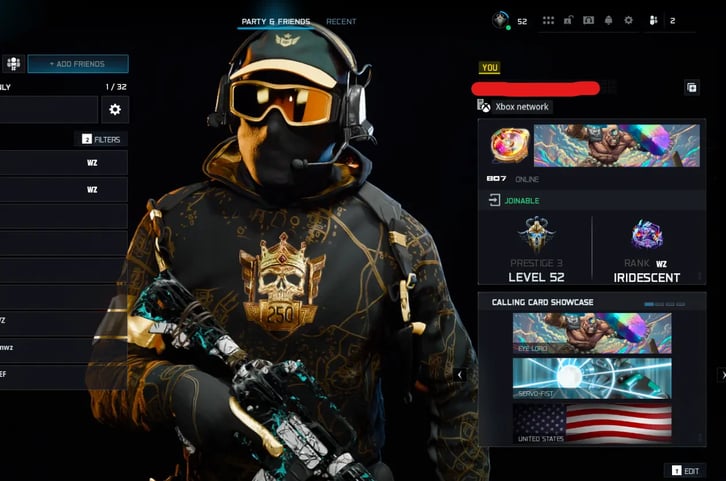Open the grid menu icon in top bar
The width and height of the screenshot is (726, 481).
548,20
